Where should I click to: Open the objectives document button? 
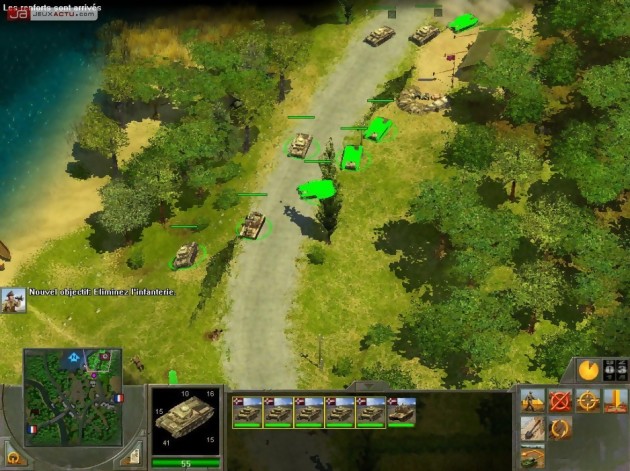tap(130, 457)
